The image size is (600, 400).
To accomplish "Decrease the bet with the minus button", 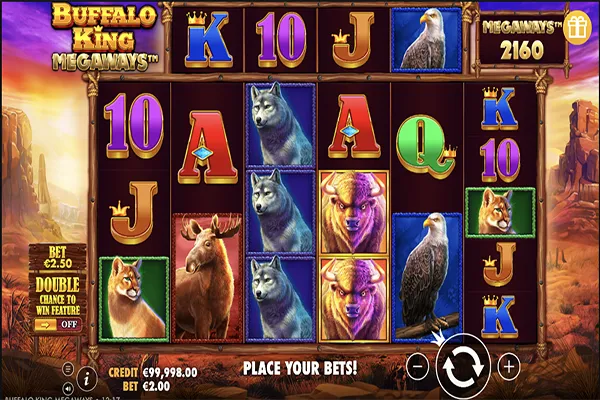I will [419, 367].
